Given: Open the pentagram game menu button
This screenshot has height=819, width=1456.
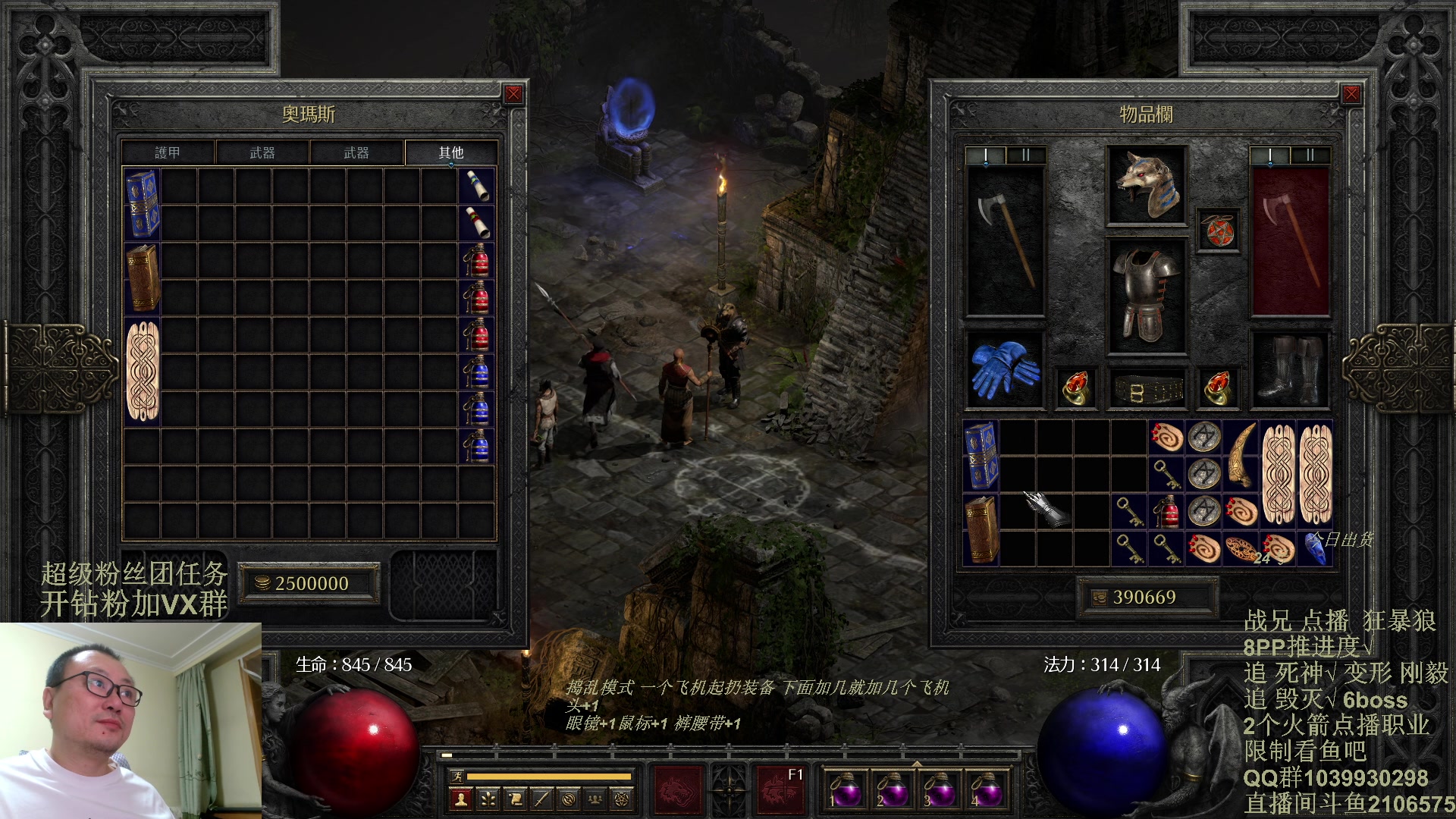Looking at the screenshot, I should (622, 799).
